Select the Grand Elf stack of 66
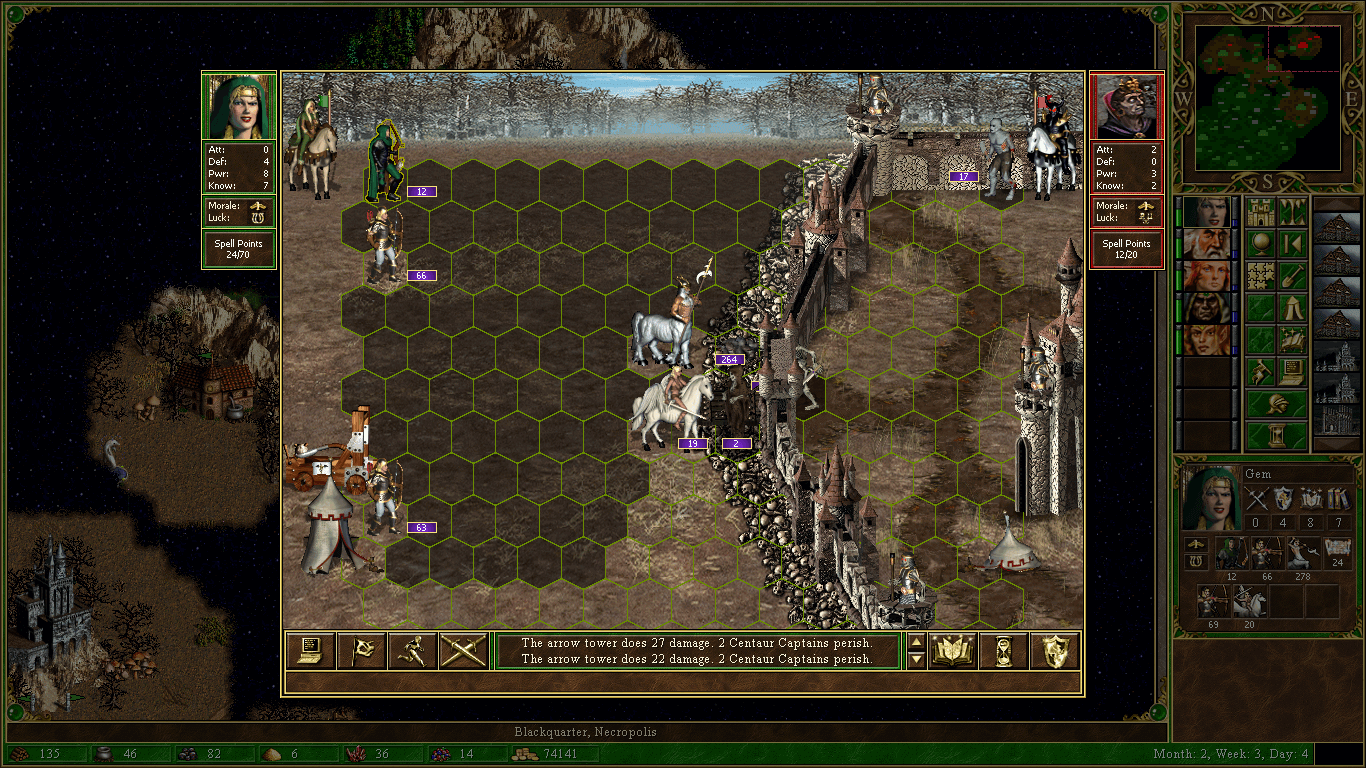 pos(384,245)
